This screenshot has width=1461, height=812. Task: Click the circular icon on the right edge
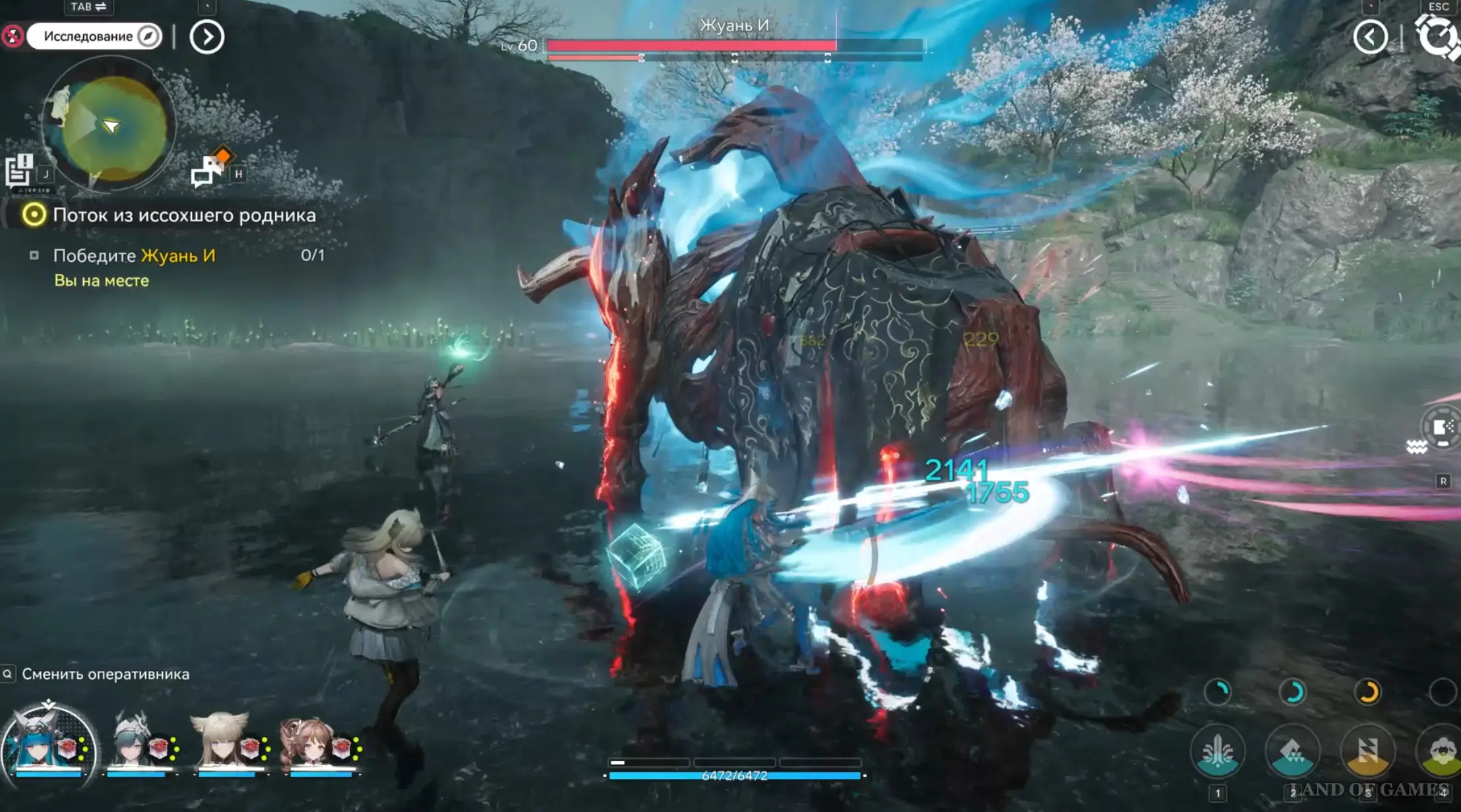(x=1443, y=427)
